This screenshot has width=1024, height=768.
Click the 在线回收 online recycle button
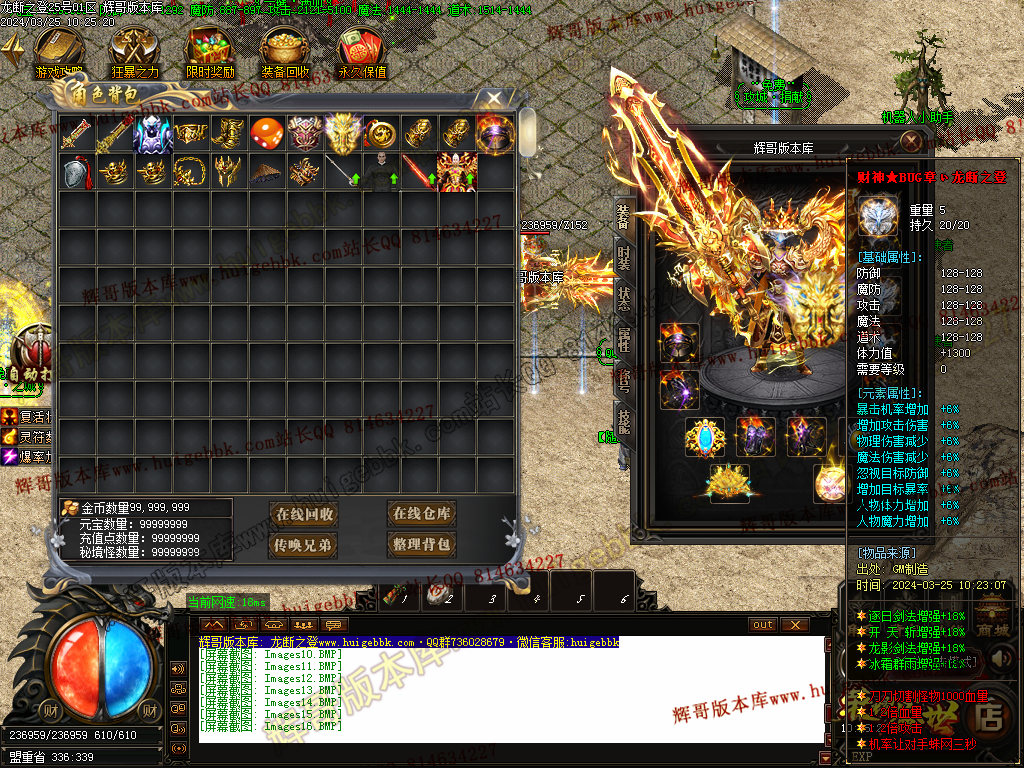click(x=304, y=514)
